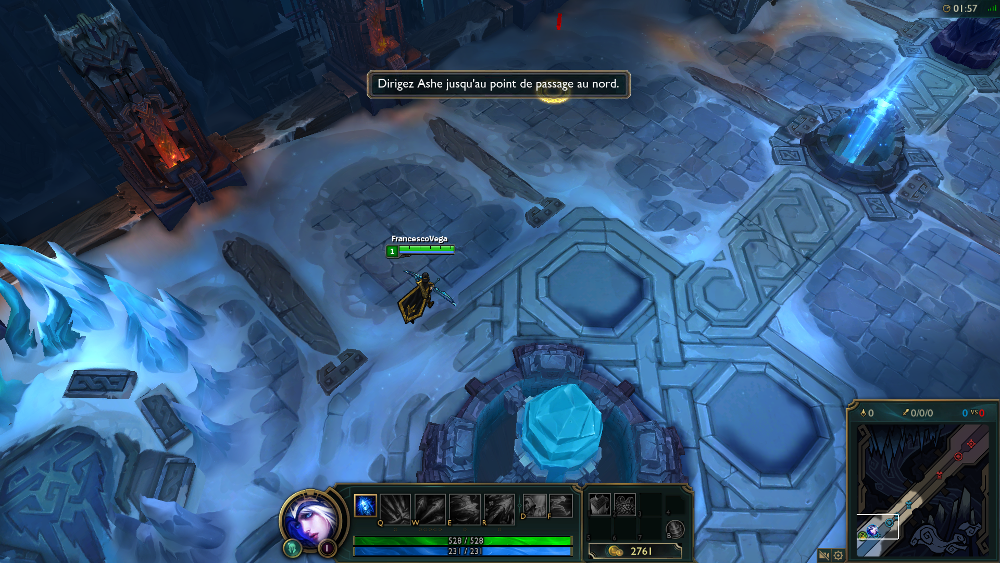Select the first inventory item slot
Viewport: 1000px width, 563px height.
point(600,505)
